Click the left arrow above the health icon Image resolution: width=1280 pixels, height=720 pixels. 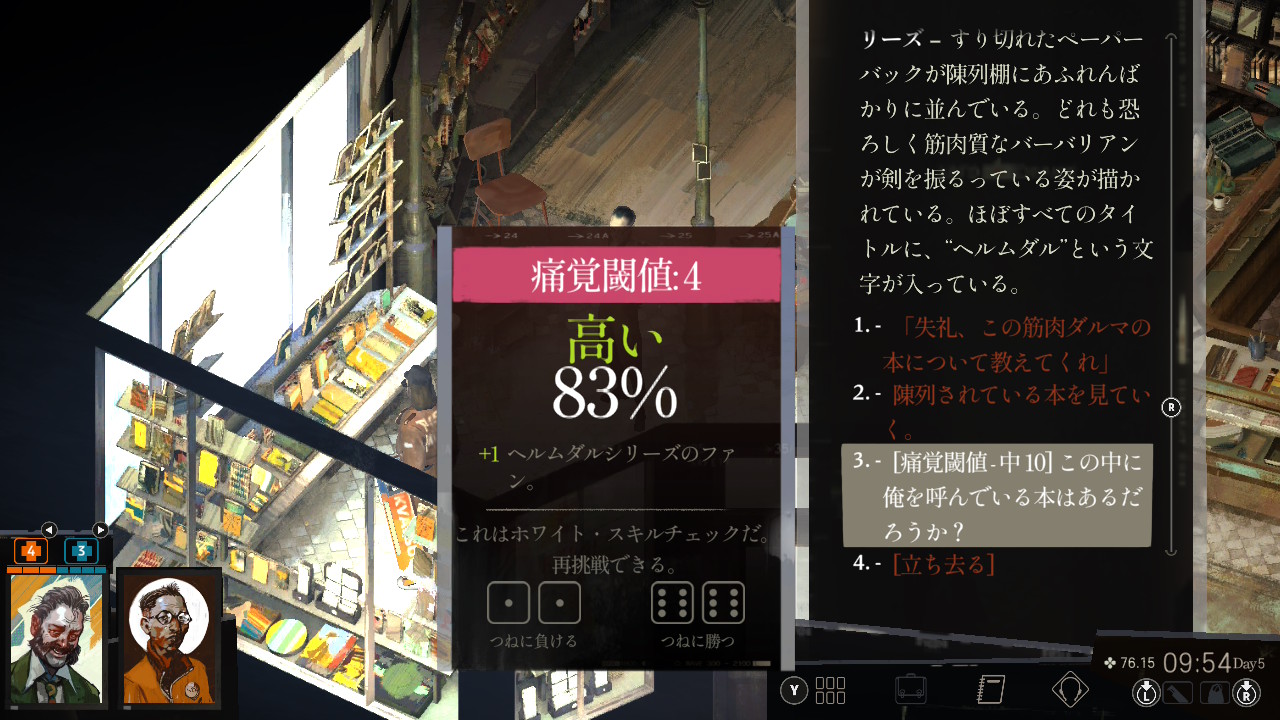coord(48,530)
